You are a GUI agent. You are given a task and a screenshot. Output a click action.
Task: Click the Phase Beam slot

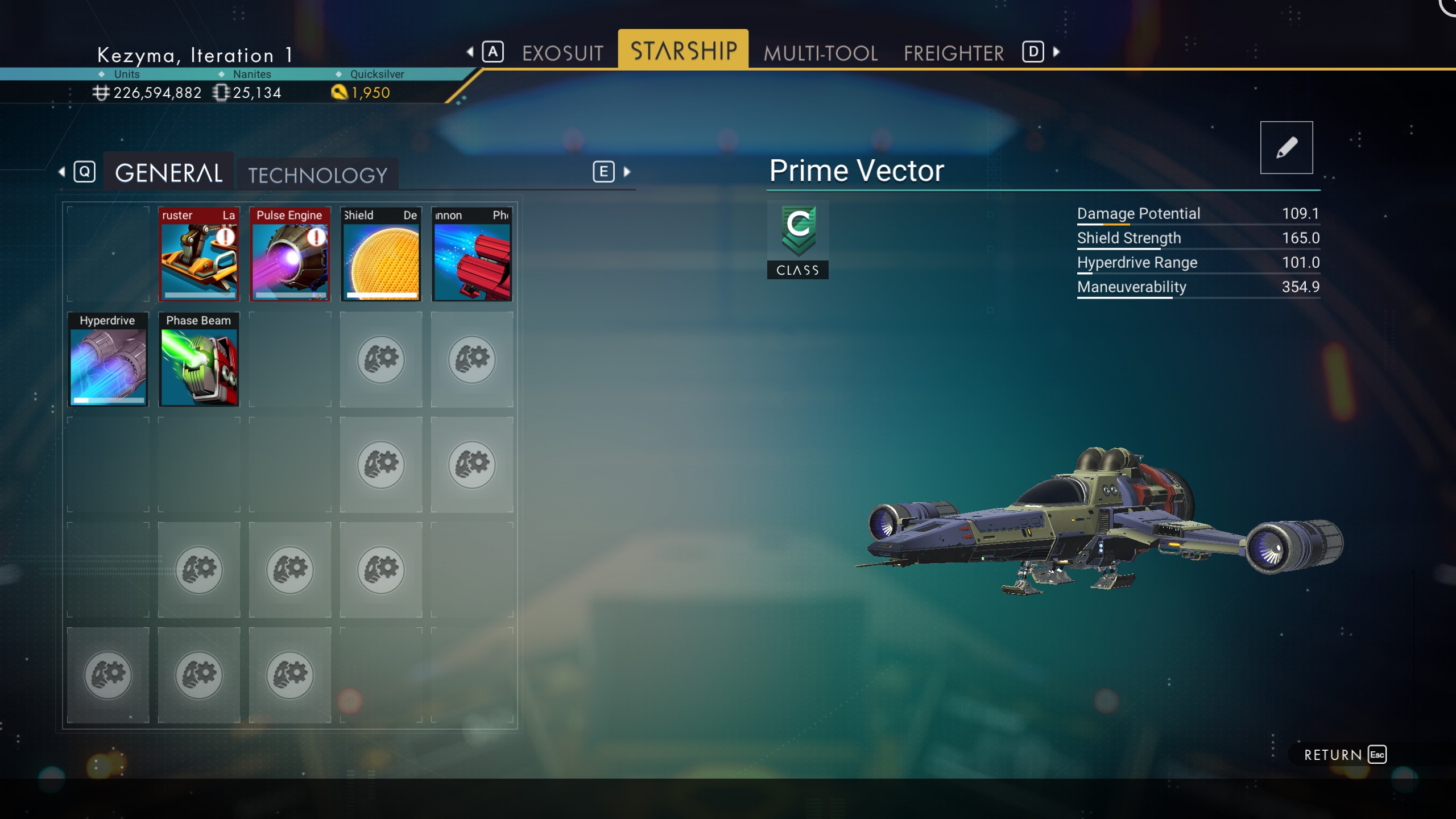198,359
